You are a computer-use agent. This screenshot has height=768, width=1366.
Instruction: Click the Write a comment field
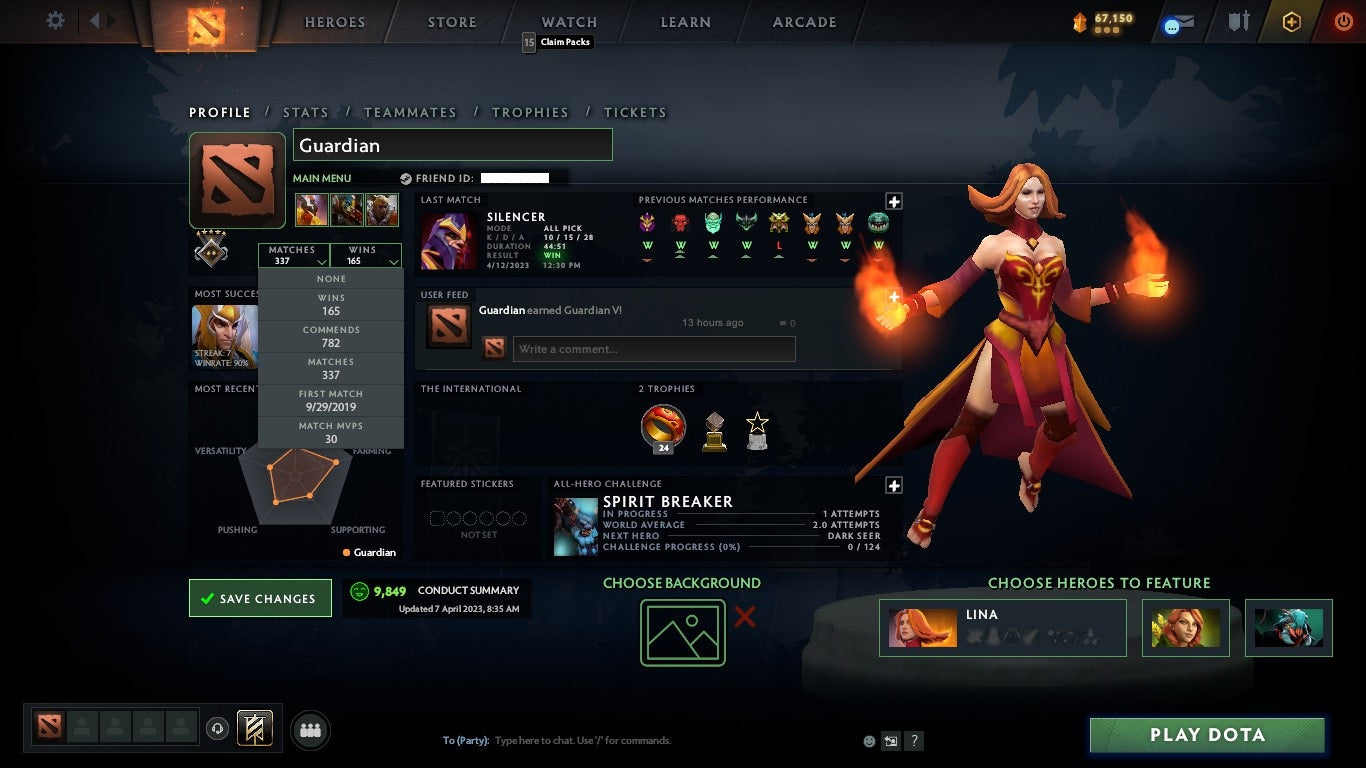point(654,348)
